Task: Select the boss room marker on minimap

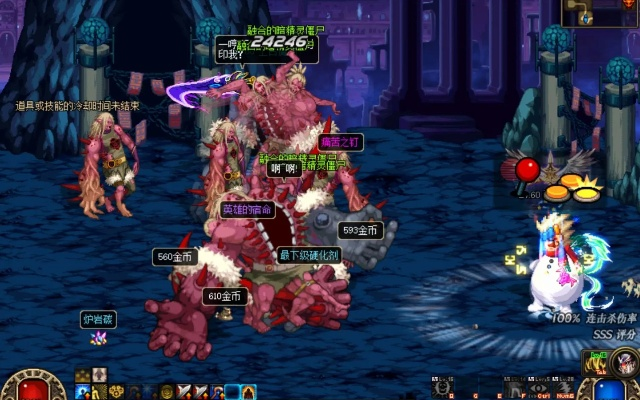Action: click(628, 4)
